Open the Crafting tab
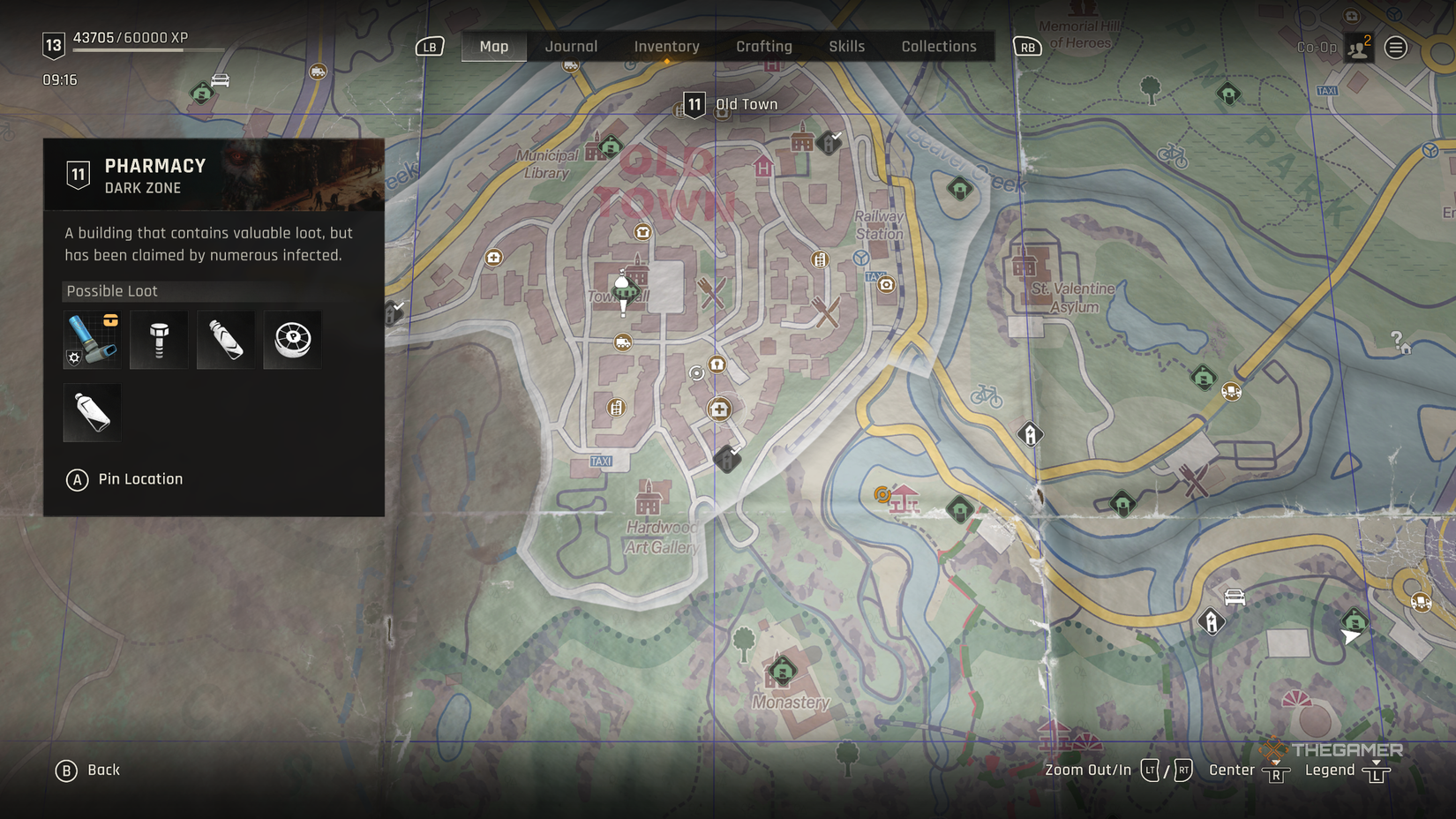 (x=764, y=46)
